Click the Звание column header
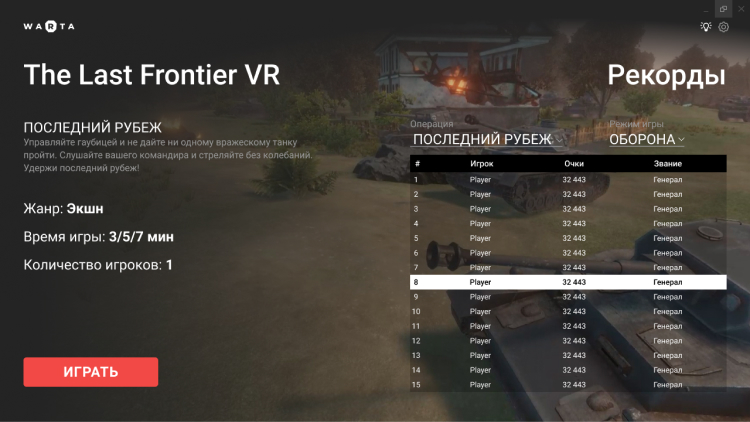 pyautogui.click(x=667, y=163)
